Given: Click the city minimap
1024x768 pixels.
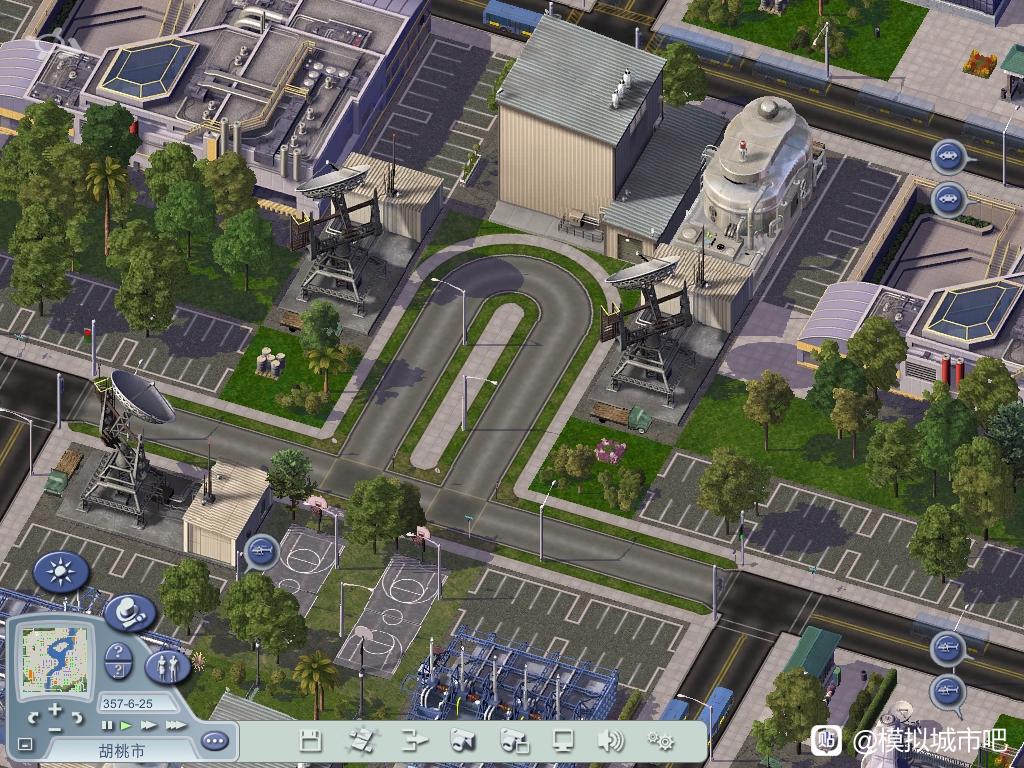Looking at the screenshot, I should click(56, 659).
